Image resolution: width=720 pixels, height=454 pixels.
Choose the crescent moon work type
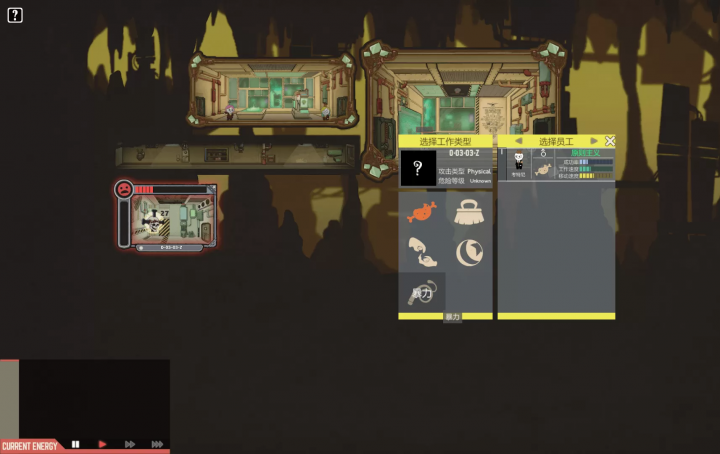(x=469, y=252)
